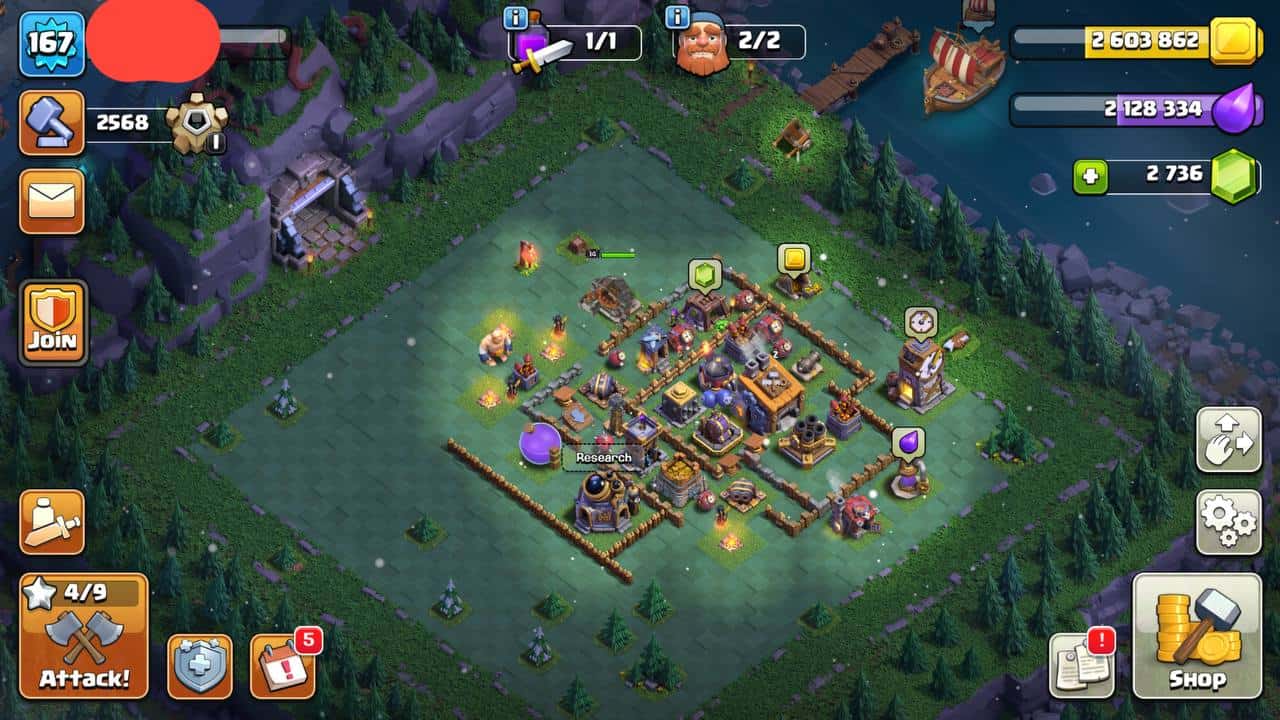Open the shield and guard info button
This screenshot has height=720, width=1280.
click(200, 665)
